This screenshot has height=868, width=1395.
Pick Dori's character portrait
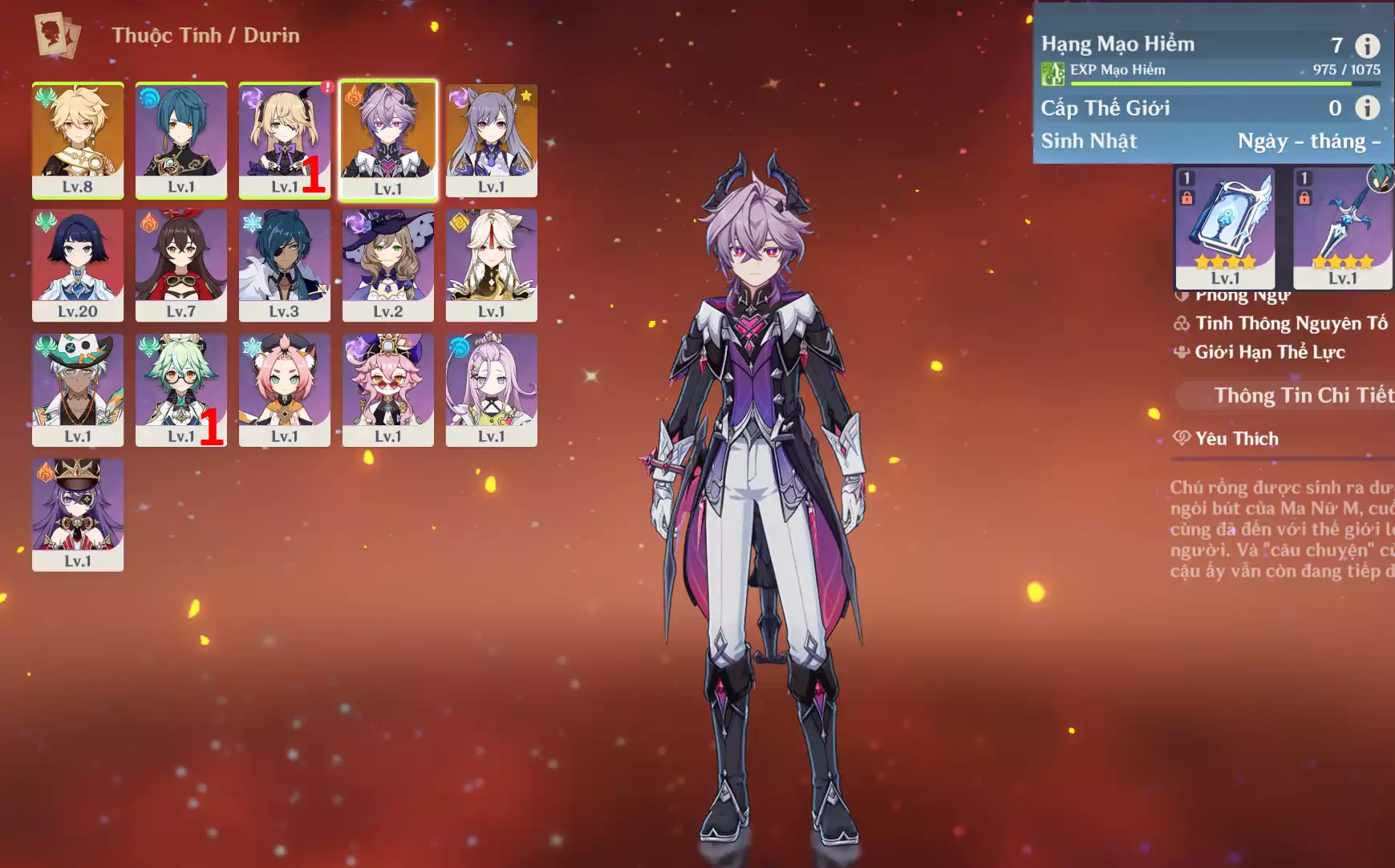tap(388, 390)
